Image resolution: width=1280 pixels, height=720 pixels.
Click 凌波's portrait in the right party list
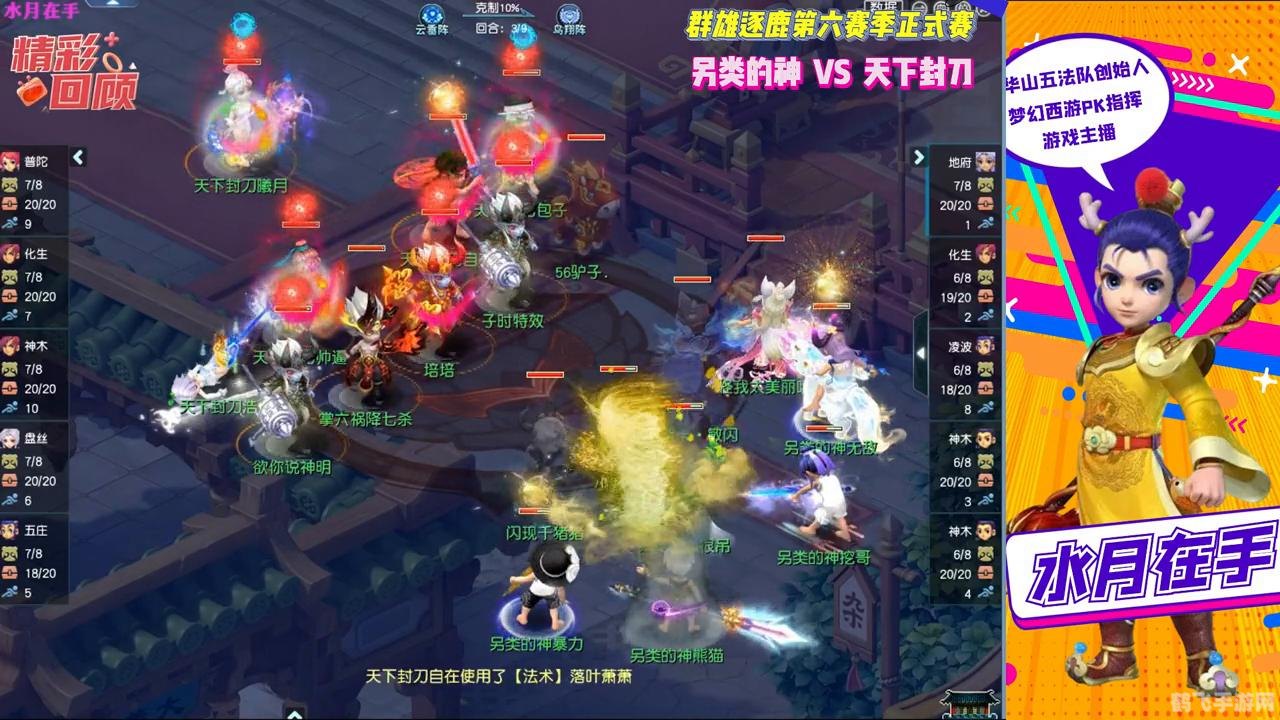pyautogui.click(x=985, y=345)
